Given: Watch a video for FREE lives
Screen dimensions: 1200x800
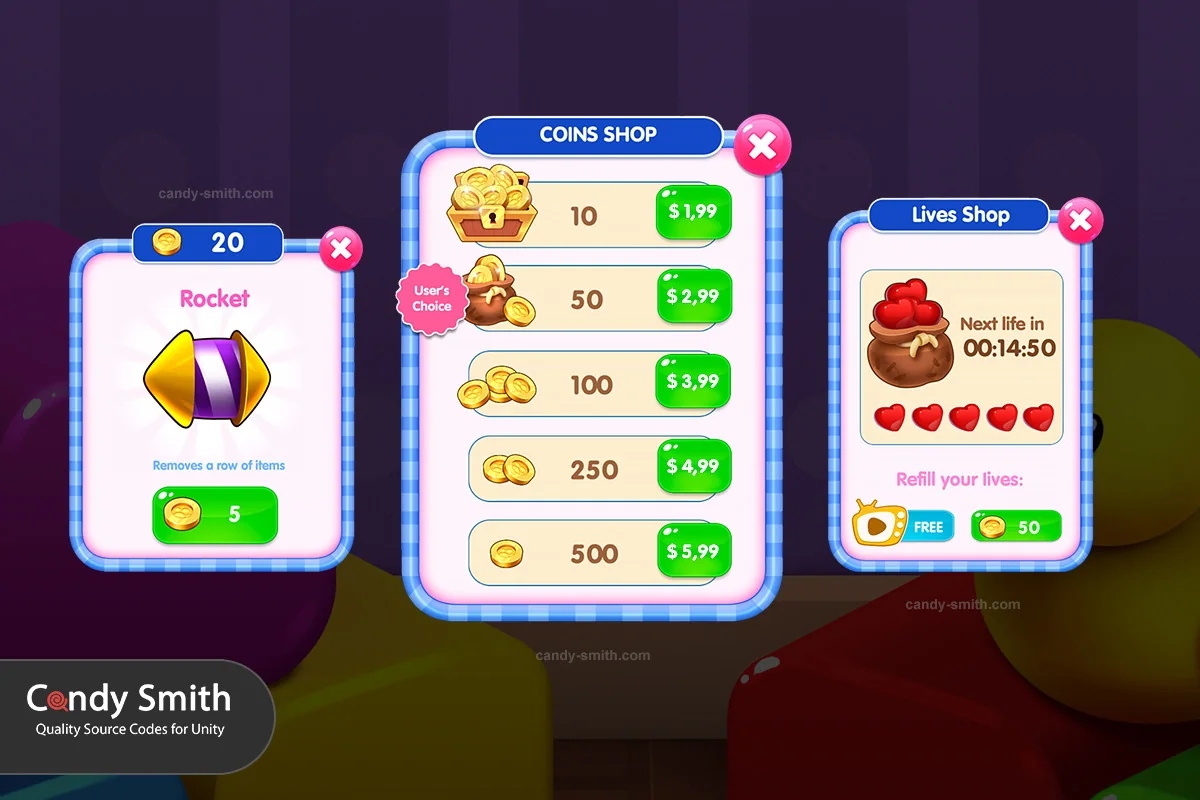Looking at the screenshot, I should coord(905,526).
